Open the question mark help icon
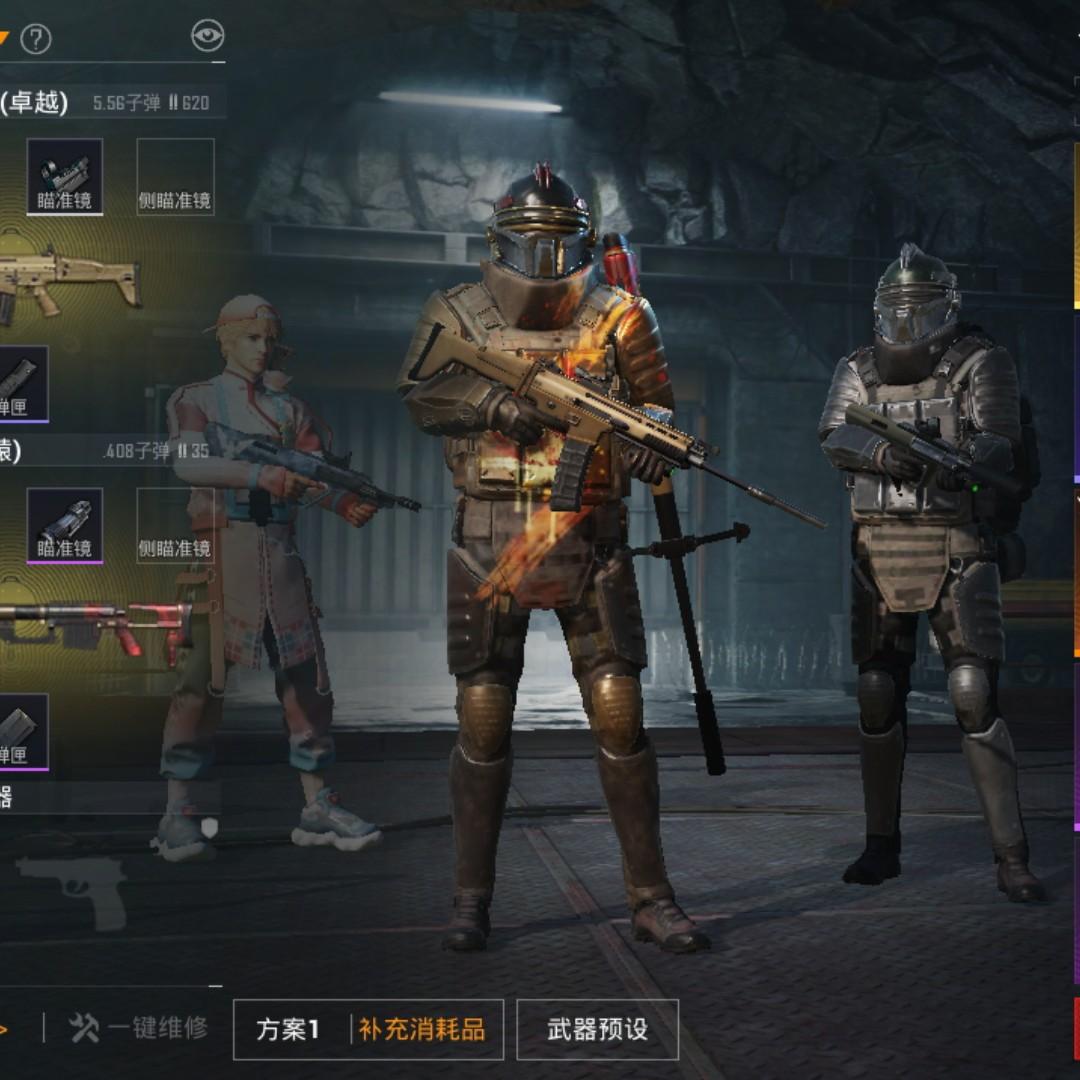Screen dimensions: 1080x1080 36,39
